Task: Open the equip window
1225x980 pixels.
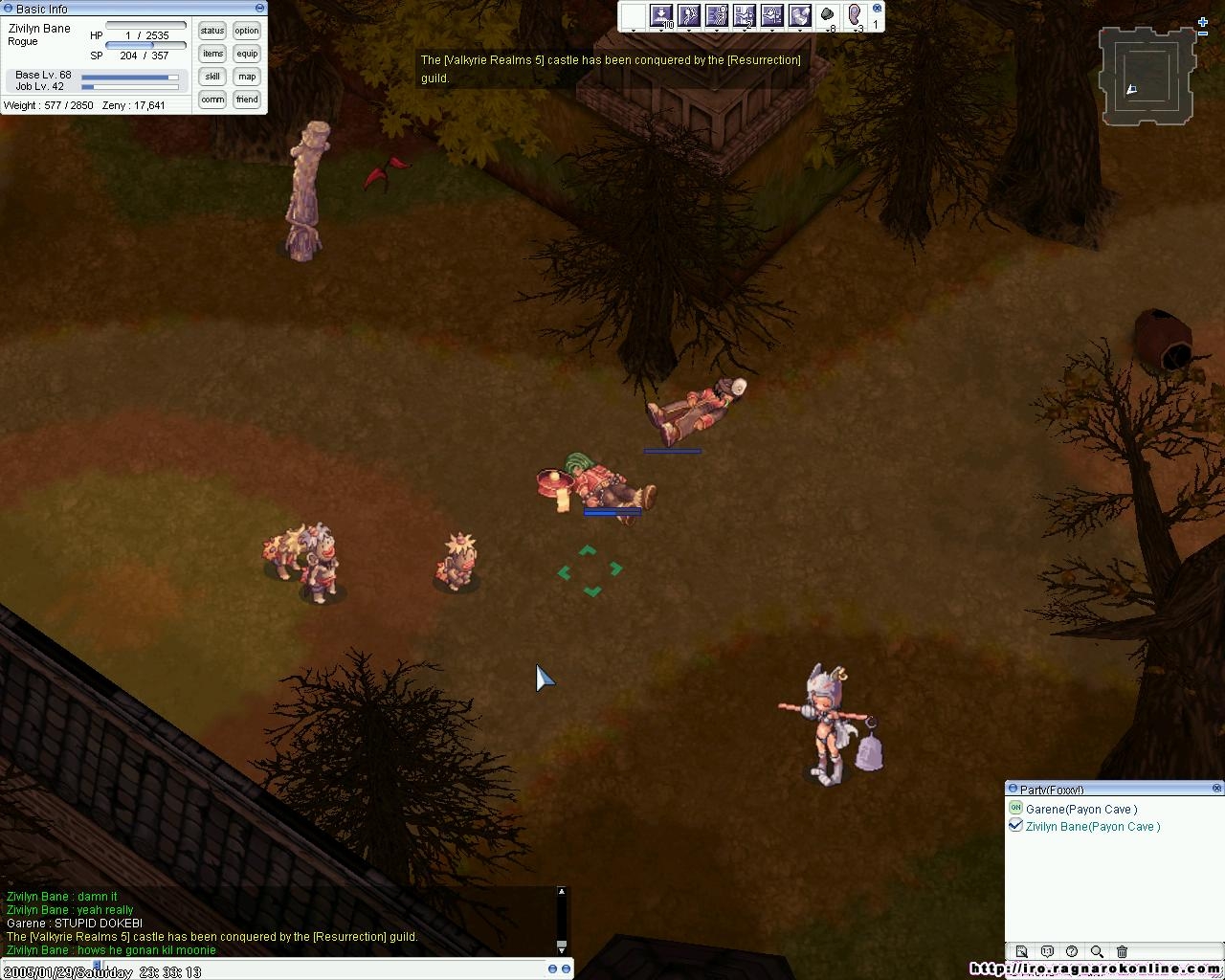Action: point(247,54)
